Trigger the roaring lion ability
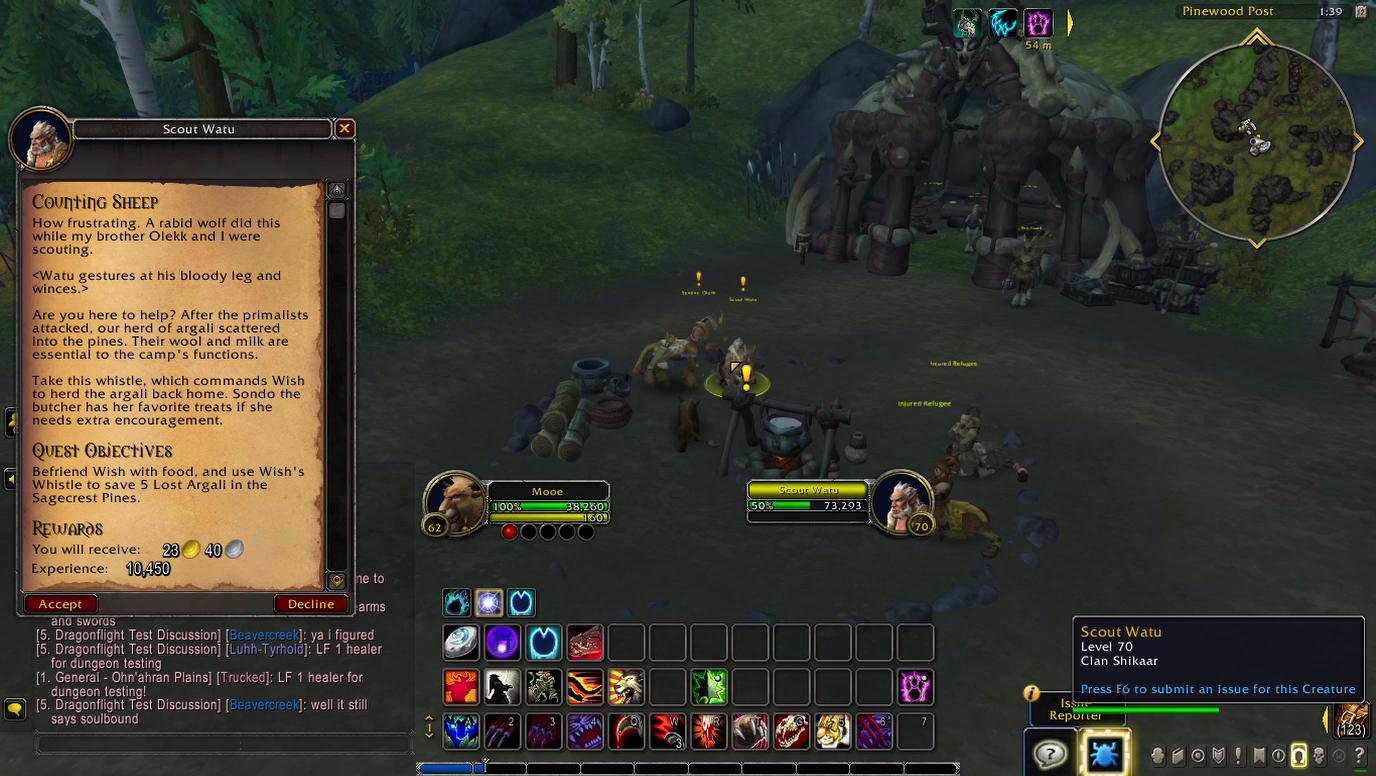 tap(626, 687)
